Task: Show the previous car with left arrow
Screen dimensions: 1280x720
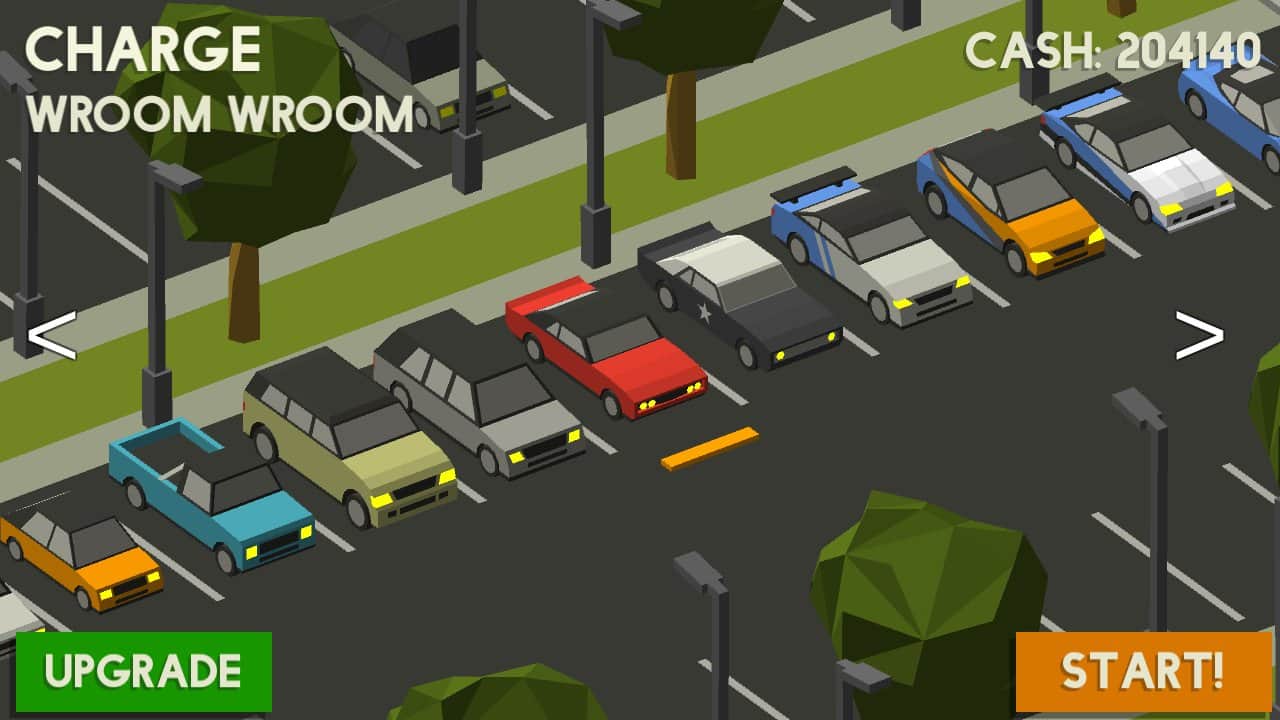Action: [51, 338]
